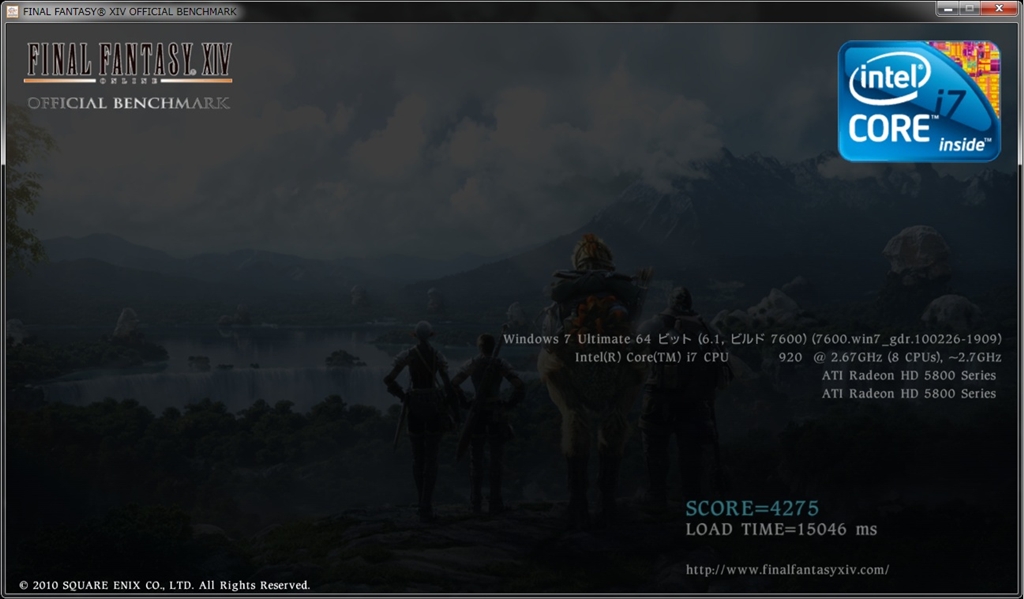Close the benchmark window
Image resolution: width=1024 pixels, height=599 pixels.
tap(1000, 9)
